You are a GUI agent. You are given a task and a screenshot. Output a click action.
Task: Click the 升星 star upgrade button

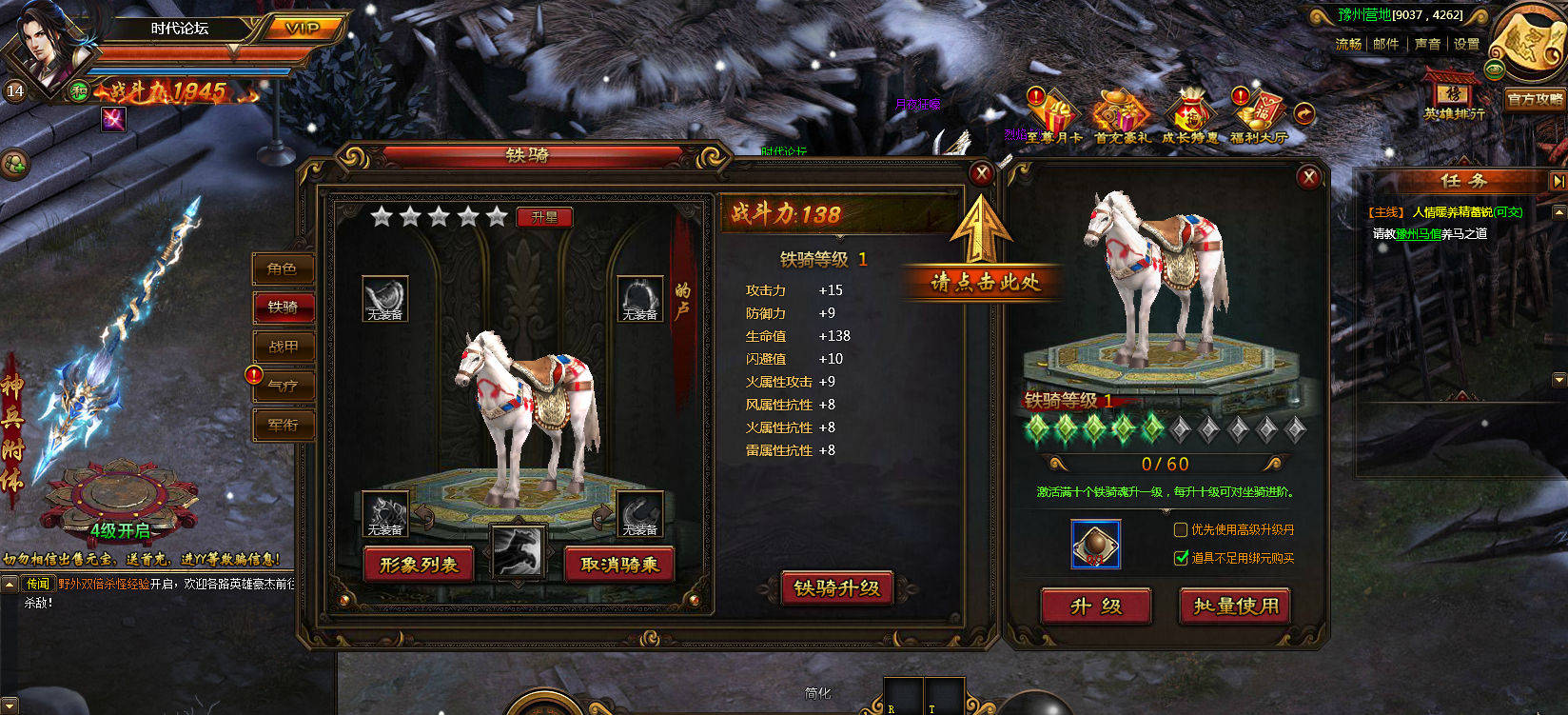[544, 217]
